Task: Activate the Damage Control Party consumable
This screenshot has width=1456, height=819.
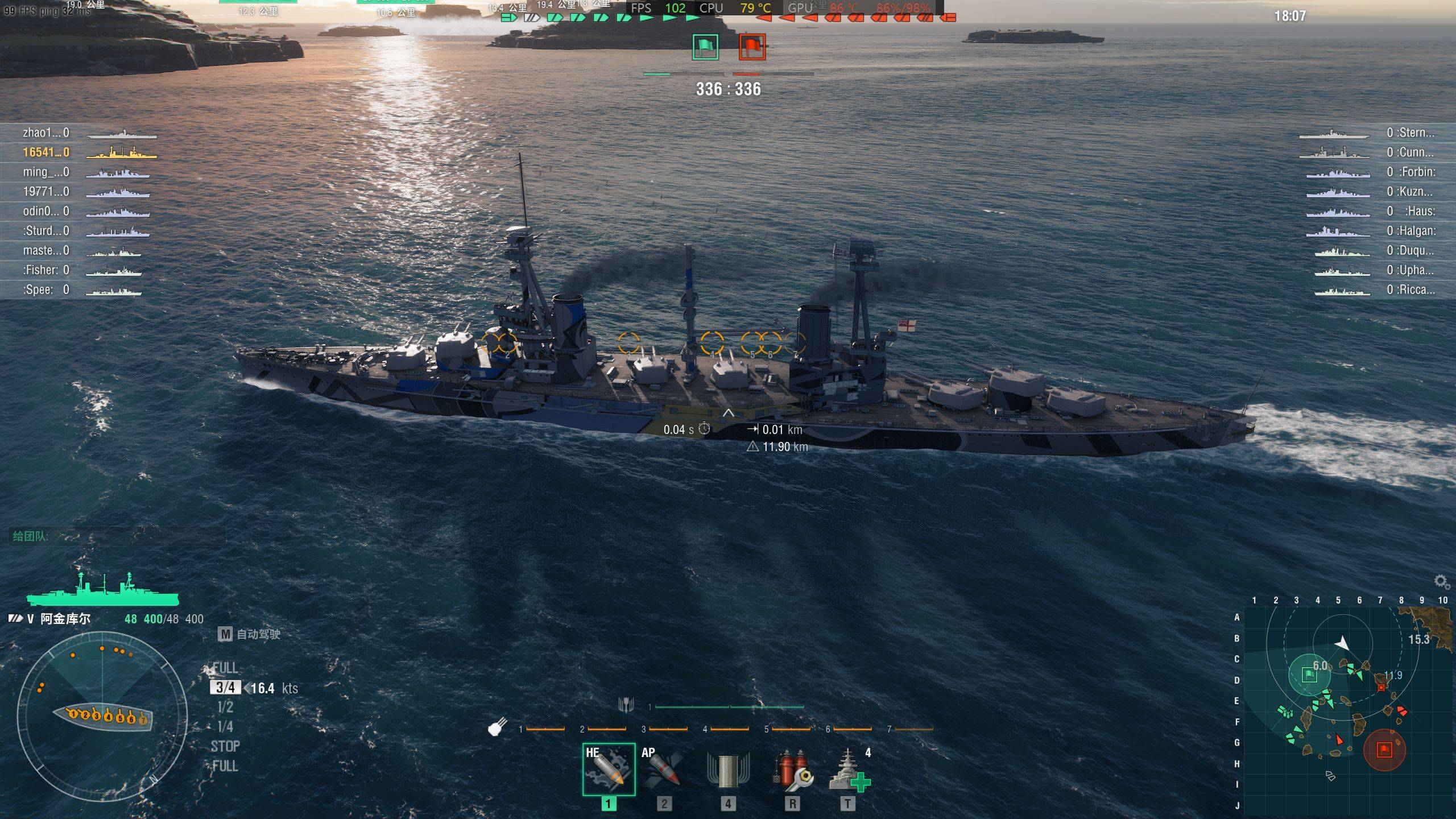Action: [x=792, y=770]
